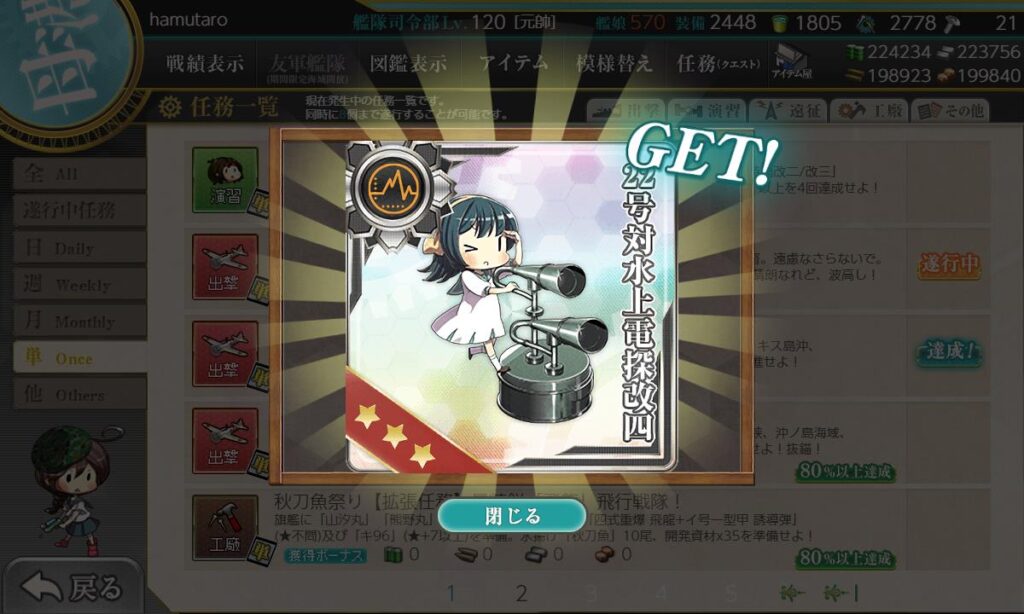
Task: Switch to the 月 Monthly quests
Action: click(78, 321)
